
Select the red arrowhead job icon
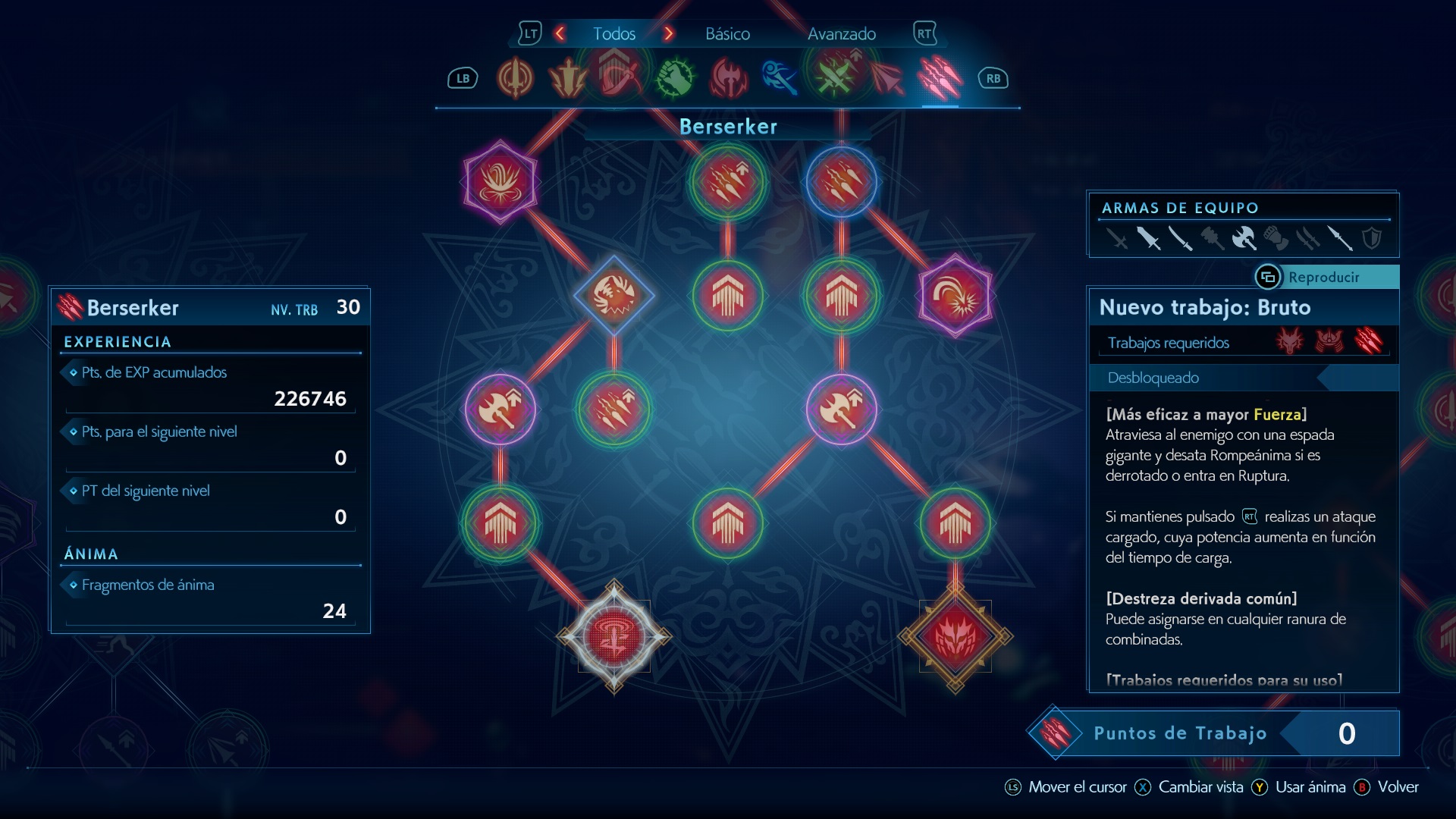click(886, 78)
